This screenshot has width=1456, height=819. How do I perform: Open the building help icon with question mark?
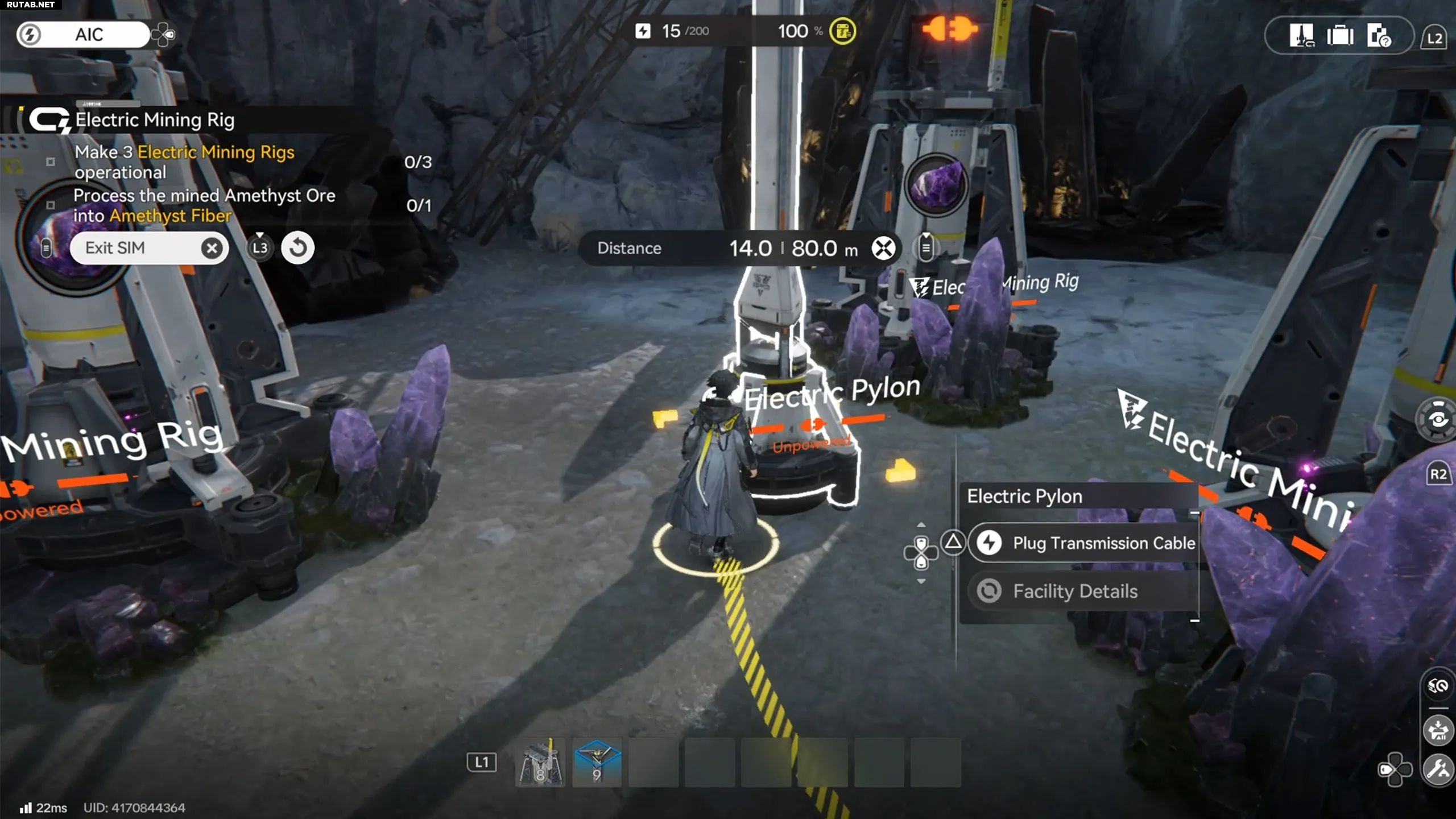click(x=1379, y=36)
